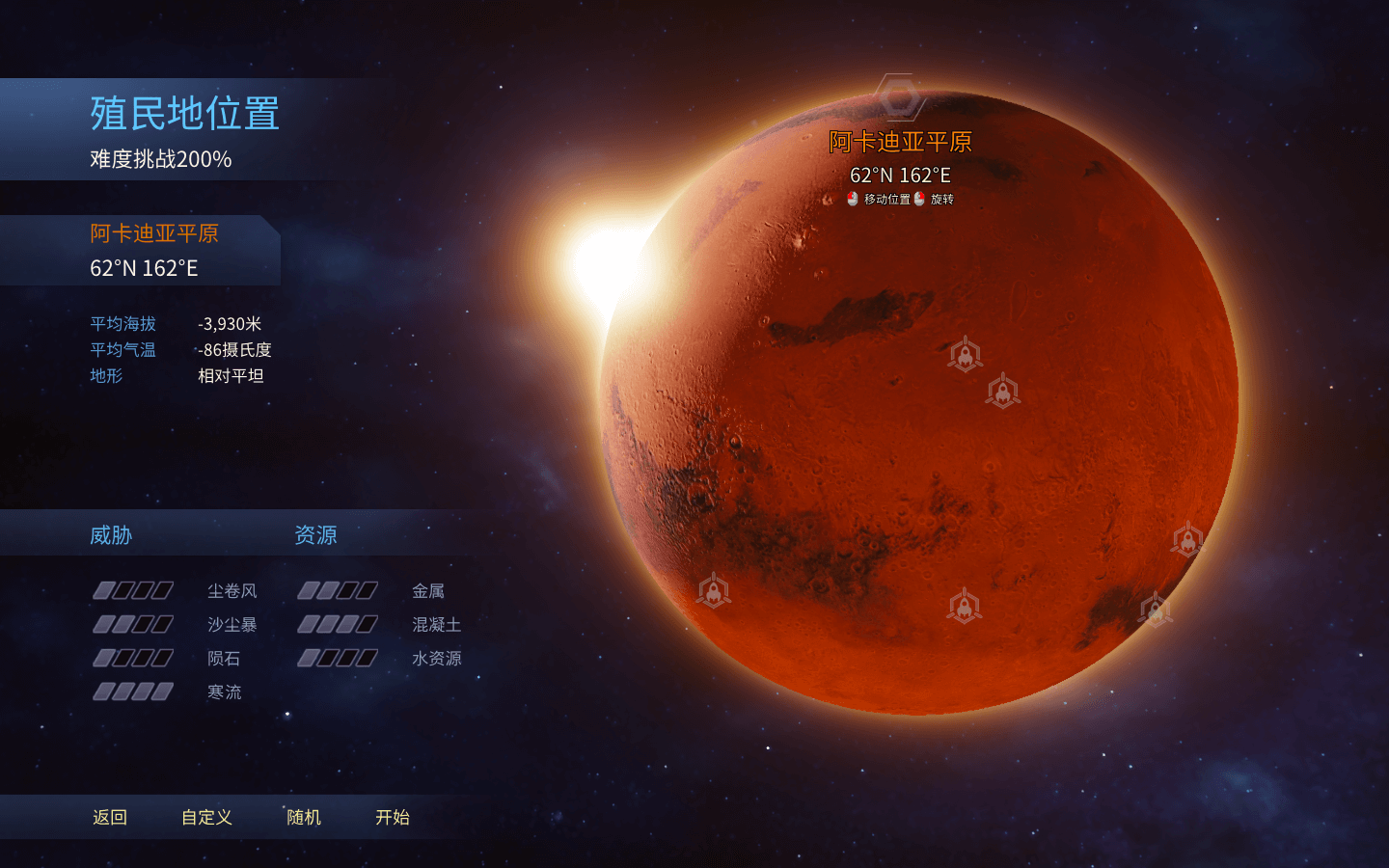The height and width of the screenshot is (868, 1389).
Task: Open the 自定义 custom coordinates option
Action: coord(206,817)
